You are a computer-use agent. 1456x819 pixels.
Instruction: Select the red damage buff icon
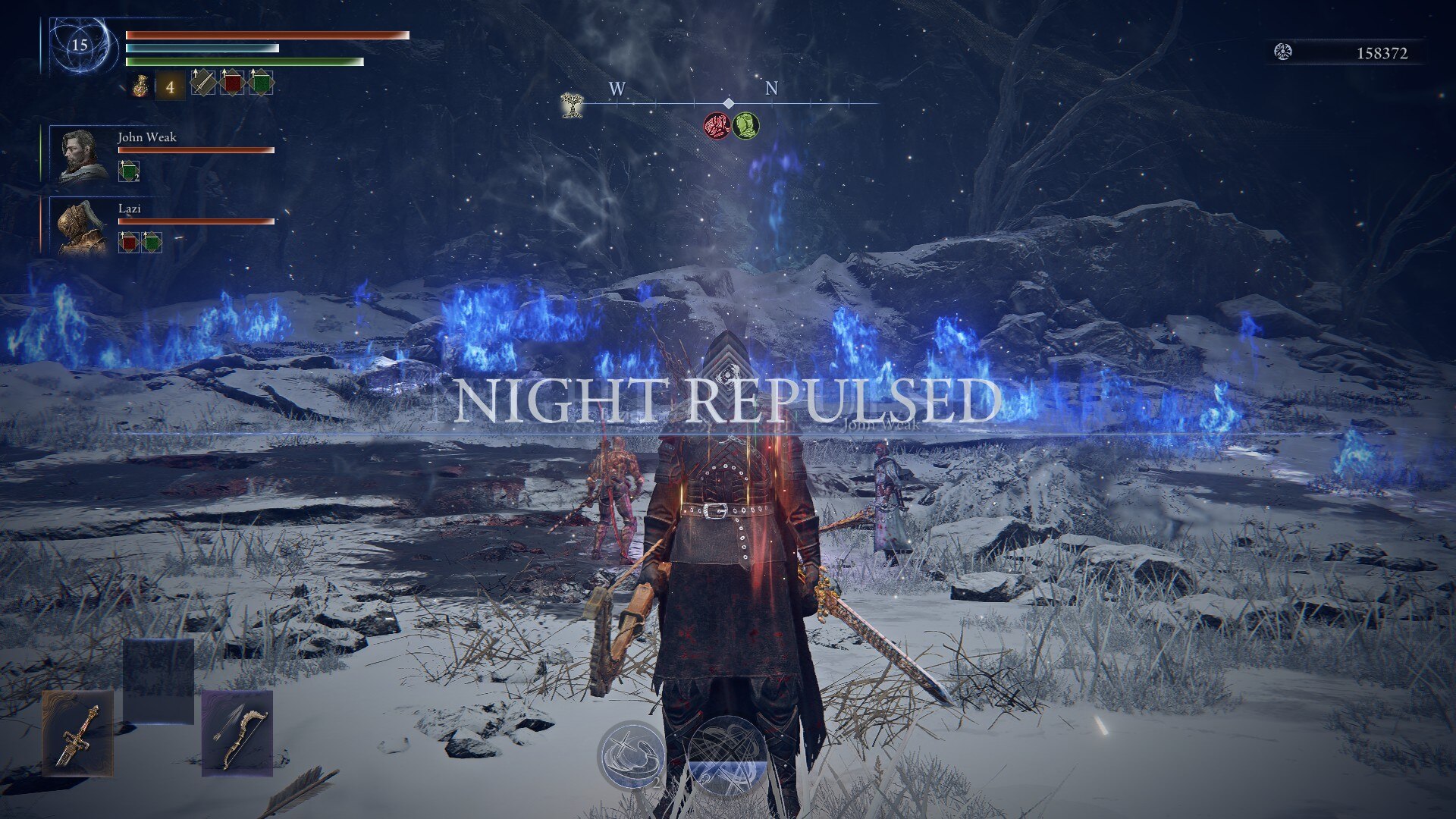point(233,82)
